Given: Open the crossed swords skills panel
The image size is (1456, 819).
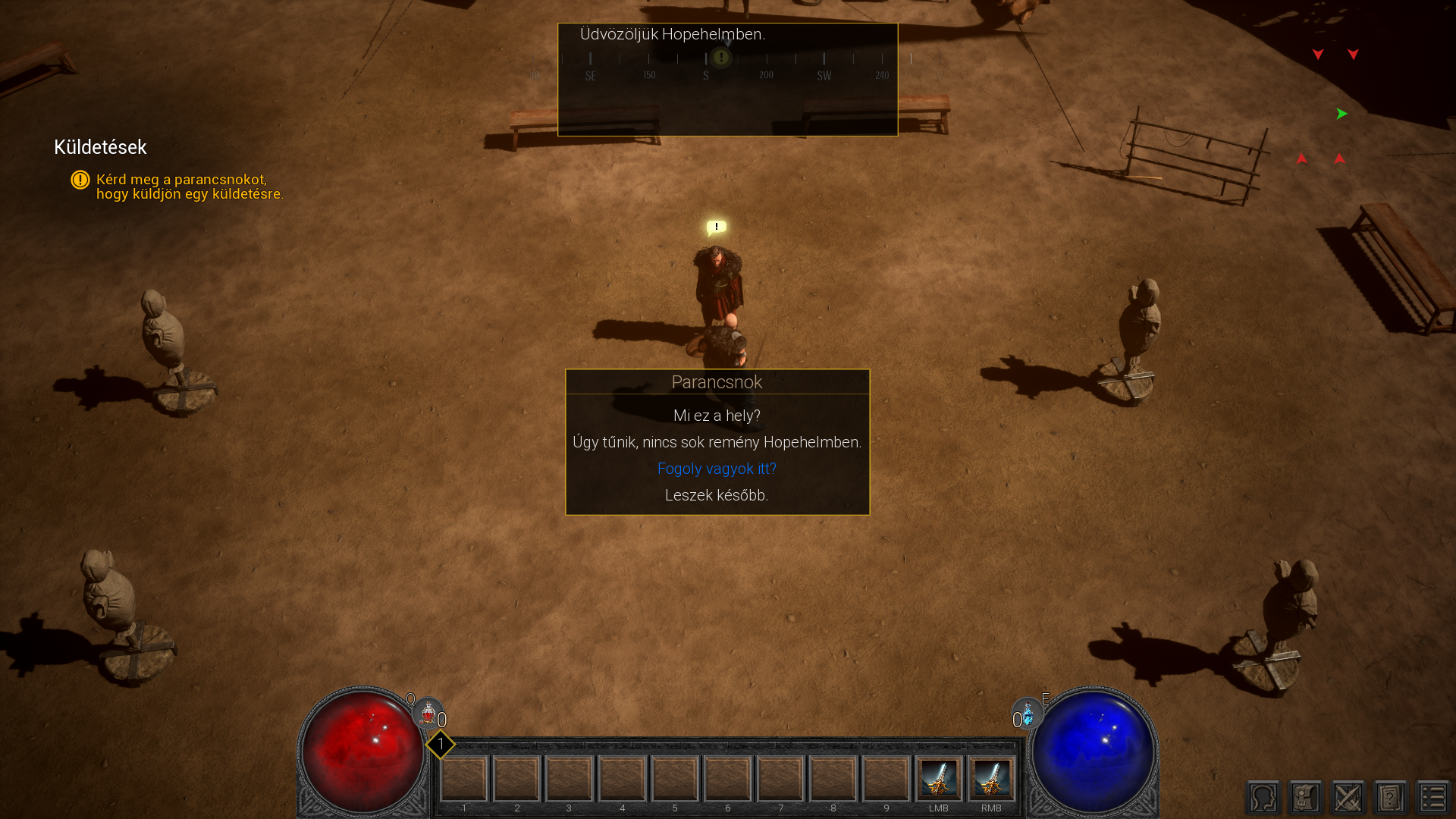Looking at the screenshot, I should tap(1348, 798).
